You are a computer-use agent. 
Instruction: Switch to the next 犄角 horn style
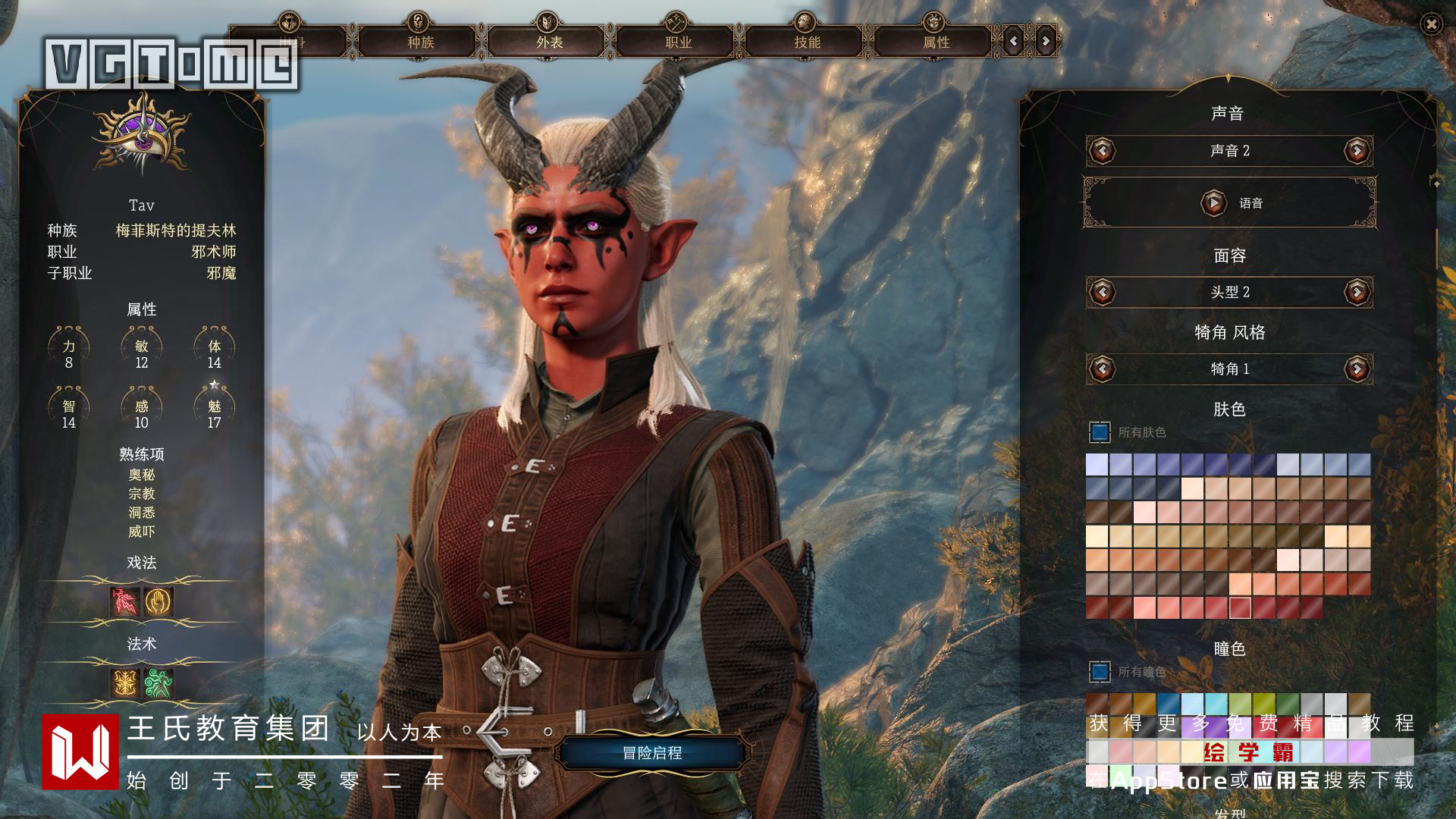tap(1357, 369)
